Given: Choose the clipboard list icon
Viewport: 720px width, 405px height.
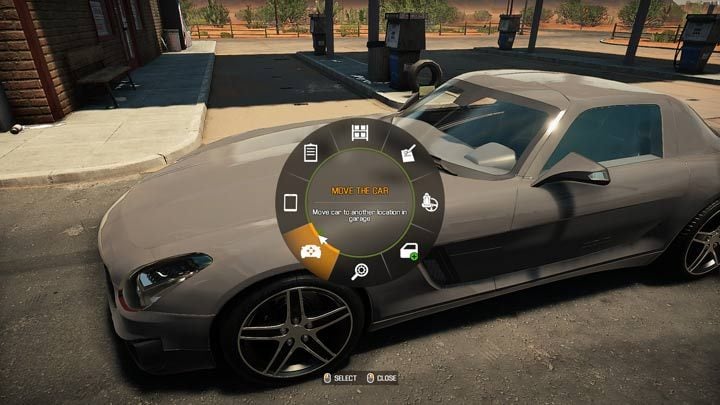Looking at the screenshot, I should (x=310, y=153).
